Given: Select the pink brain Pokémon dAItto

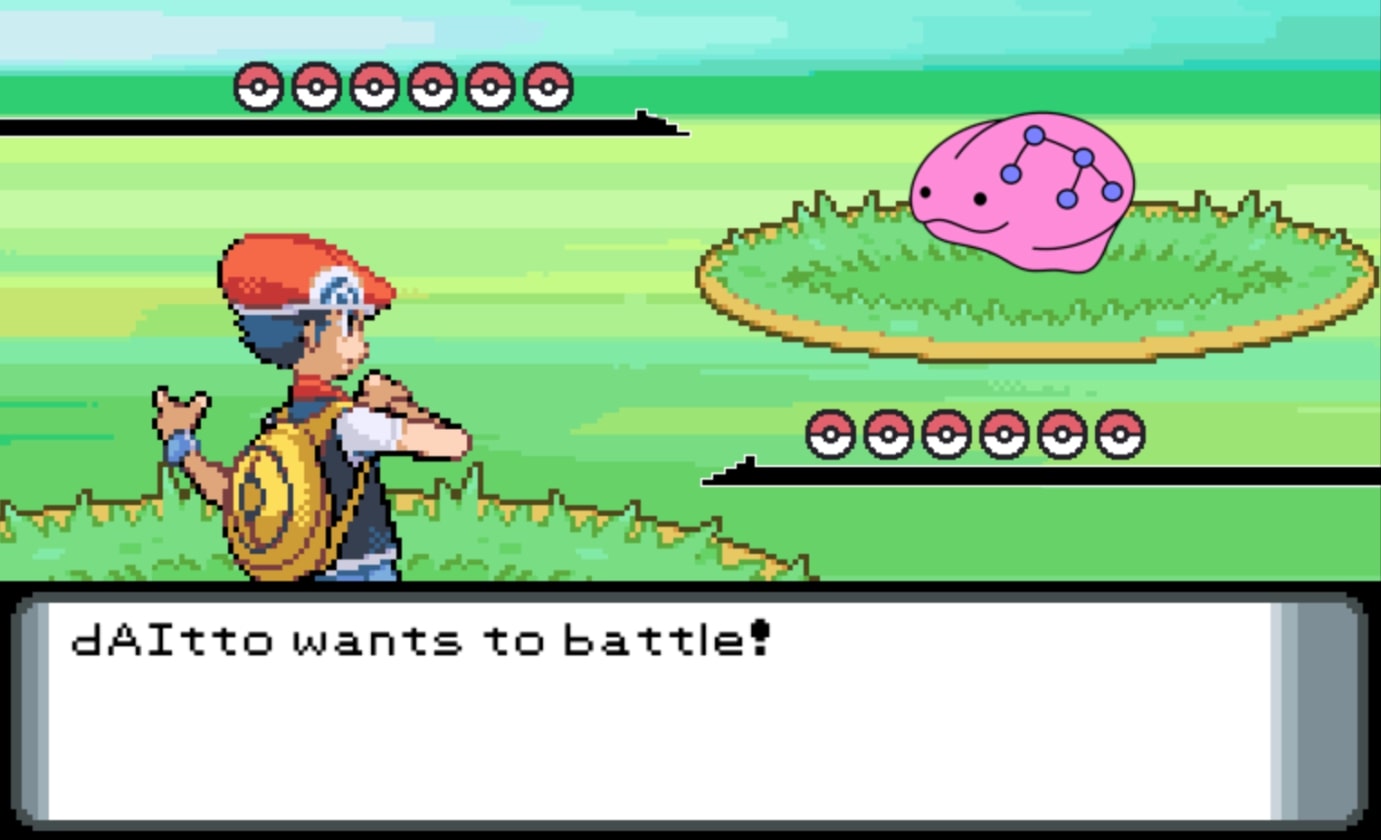Looking at the screenshot, I should [1020, 190].
